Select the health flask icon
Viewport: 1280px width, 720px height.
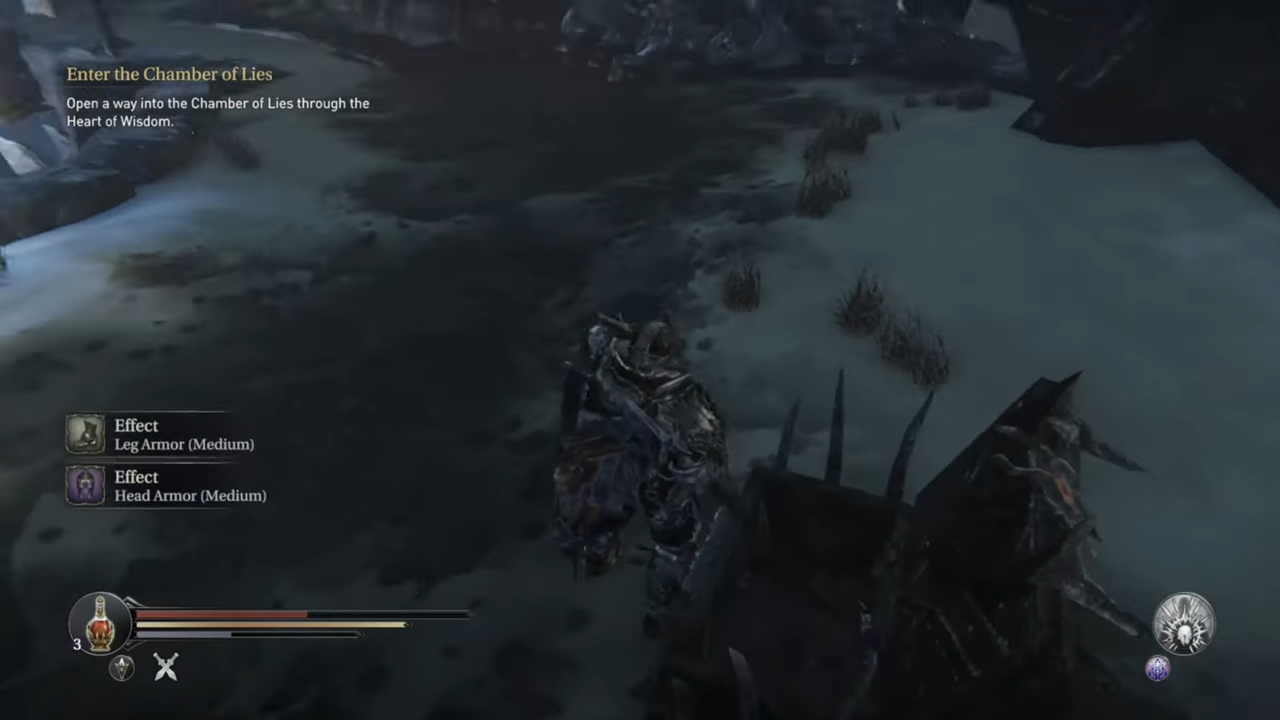pos(99,623)
